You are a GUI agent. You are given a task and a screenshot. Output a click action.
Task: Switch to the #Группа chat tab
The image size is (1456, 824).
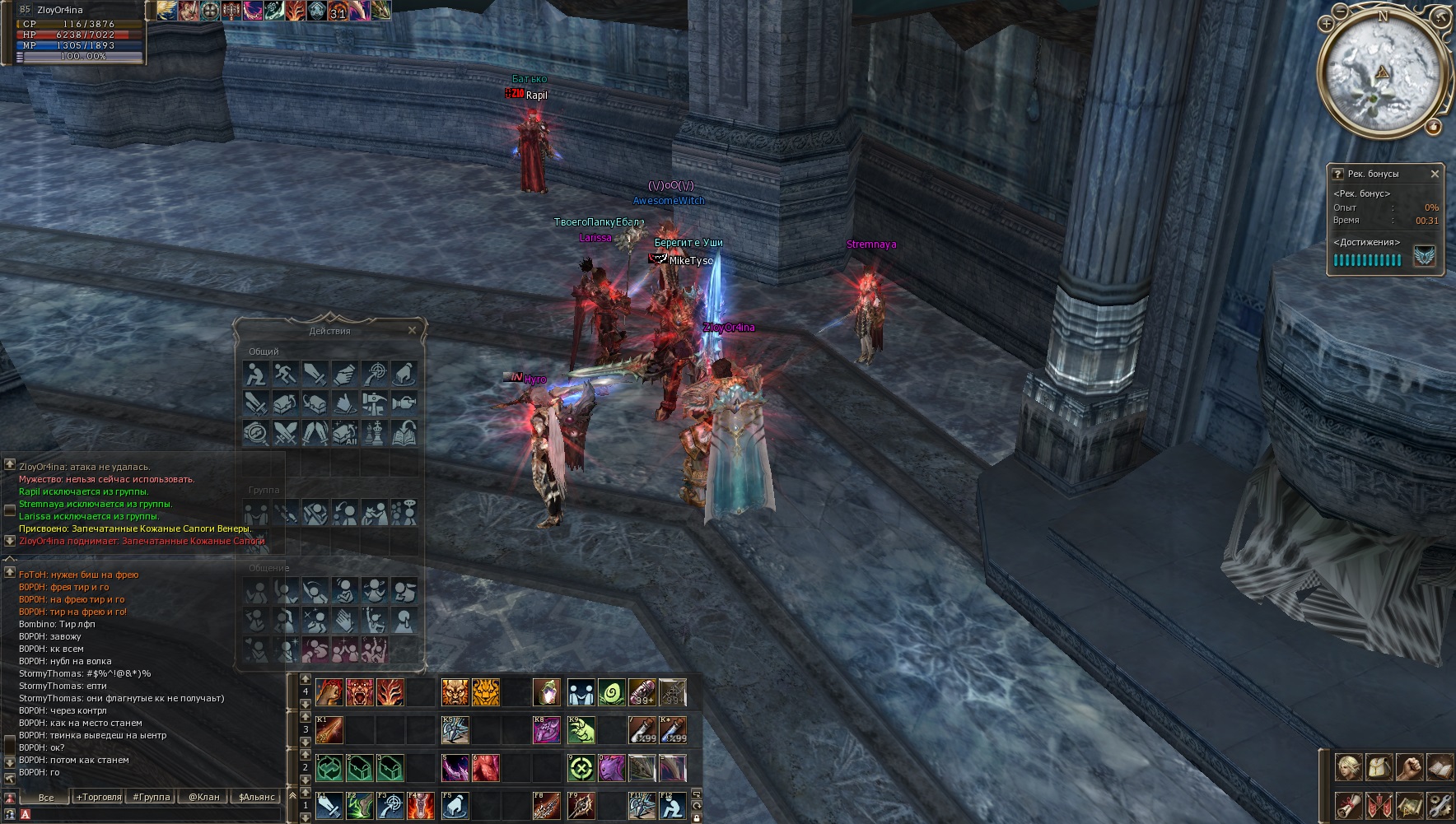[x=152, y=797]
